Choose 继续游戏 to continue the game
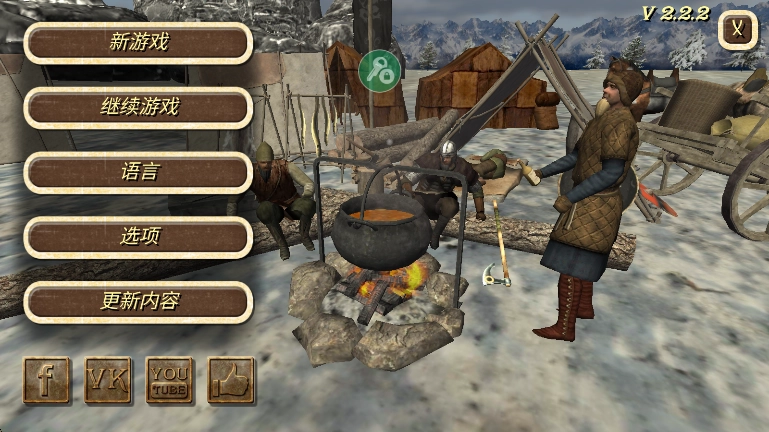 click(138, 108)
